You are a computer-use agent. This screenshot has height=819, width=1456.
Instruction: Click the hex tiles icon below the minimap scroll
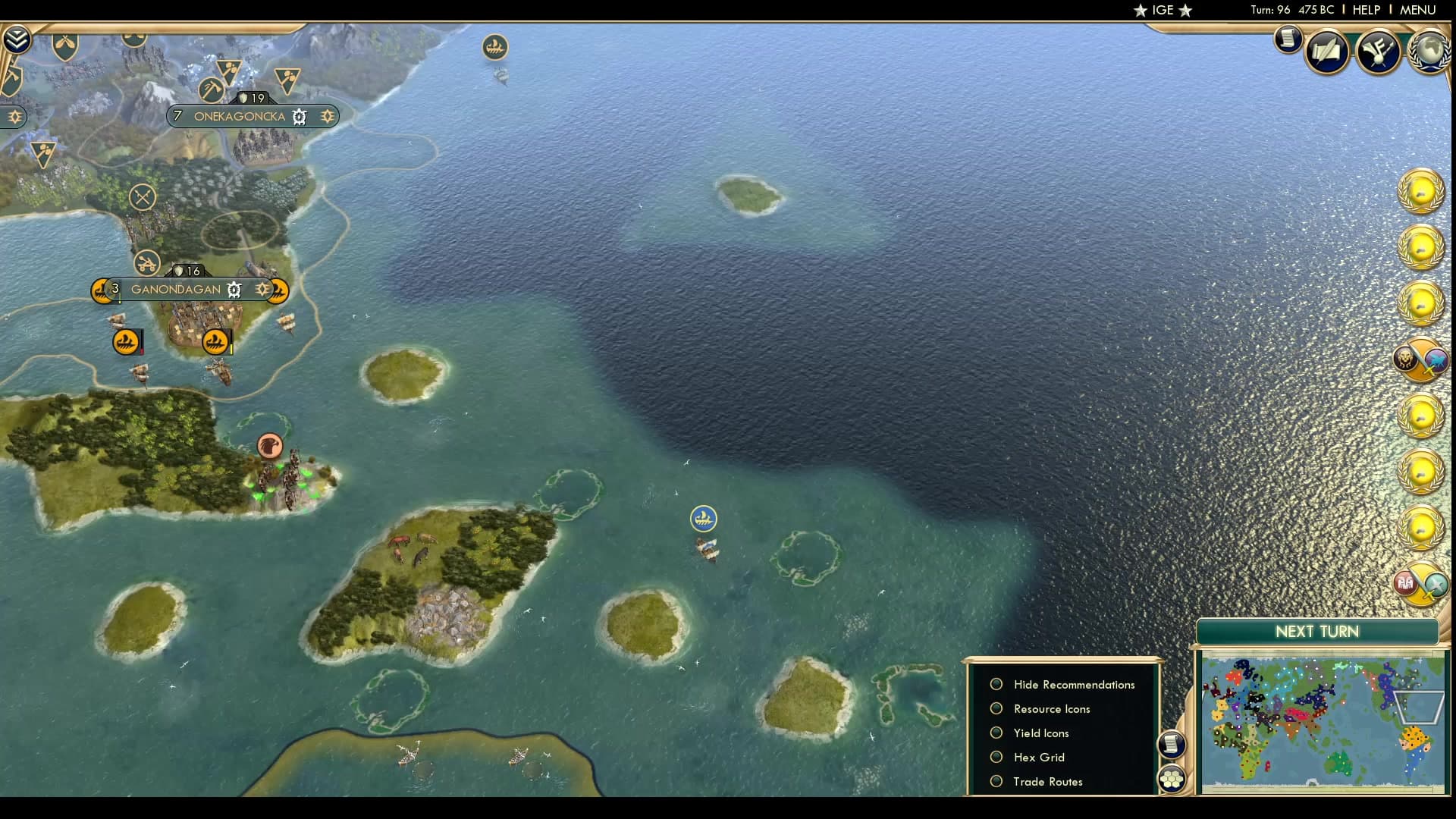pyautogui.click(x=1172, y=778)
